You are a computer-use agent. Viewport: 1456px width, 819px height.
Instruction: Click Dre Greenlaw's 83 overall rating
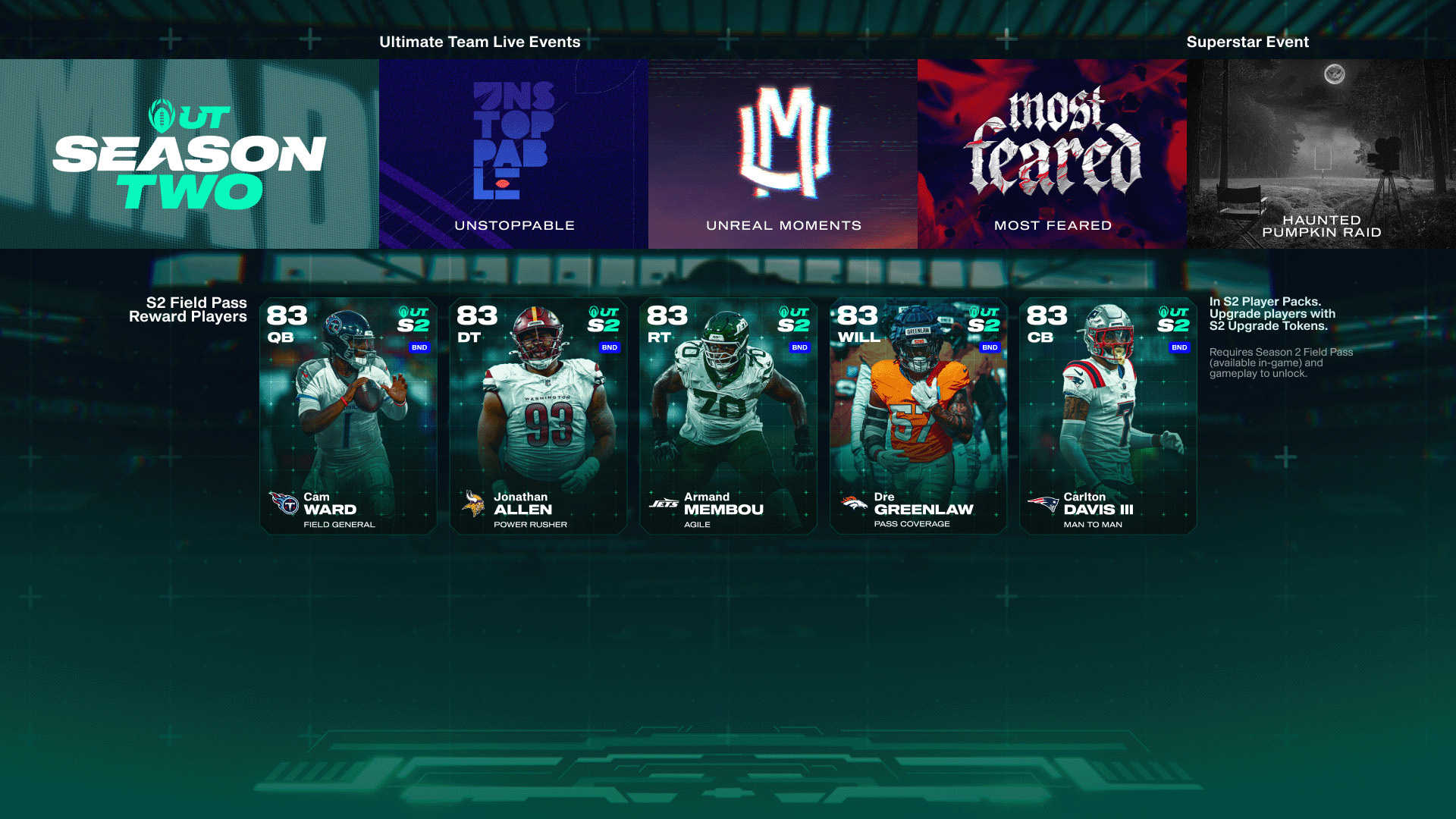pos(858,315)
